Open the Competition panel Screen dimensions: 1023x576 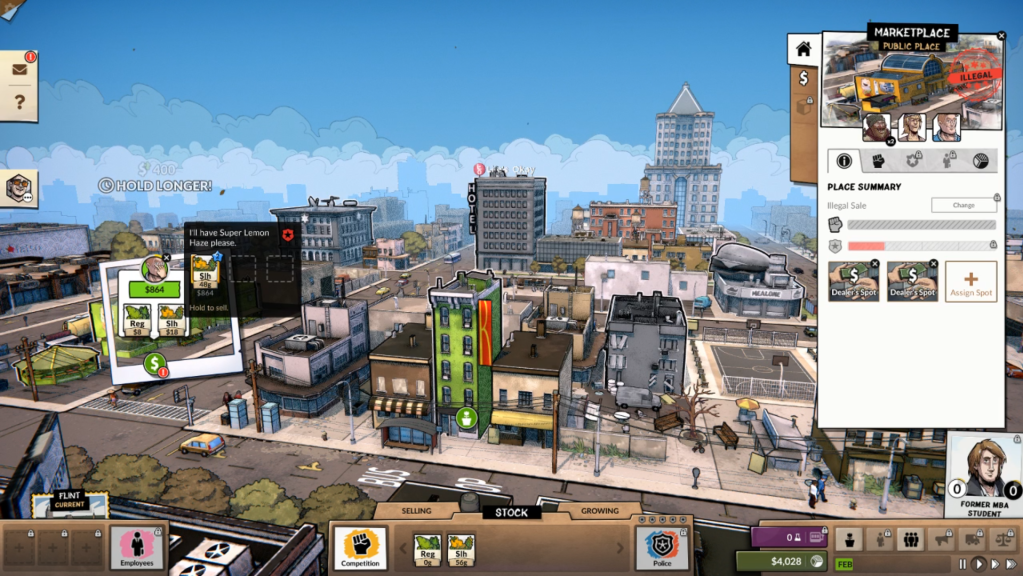click(360, 548)
